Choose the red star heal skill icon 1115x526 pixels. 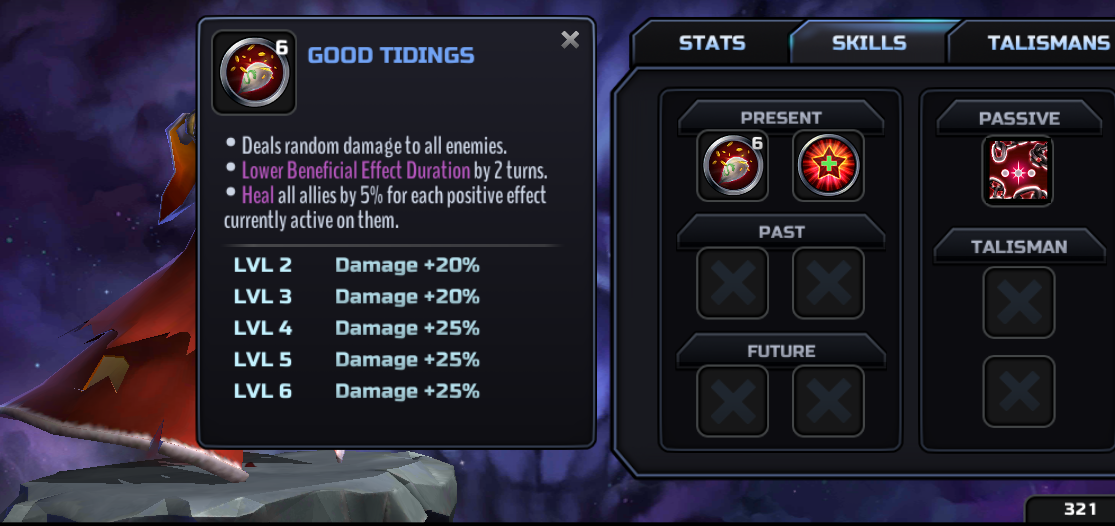tap(829, 166)
